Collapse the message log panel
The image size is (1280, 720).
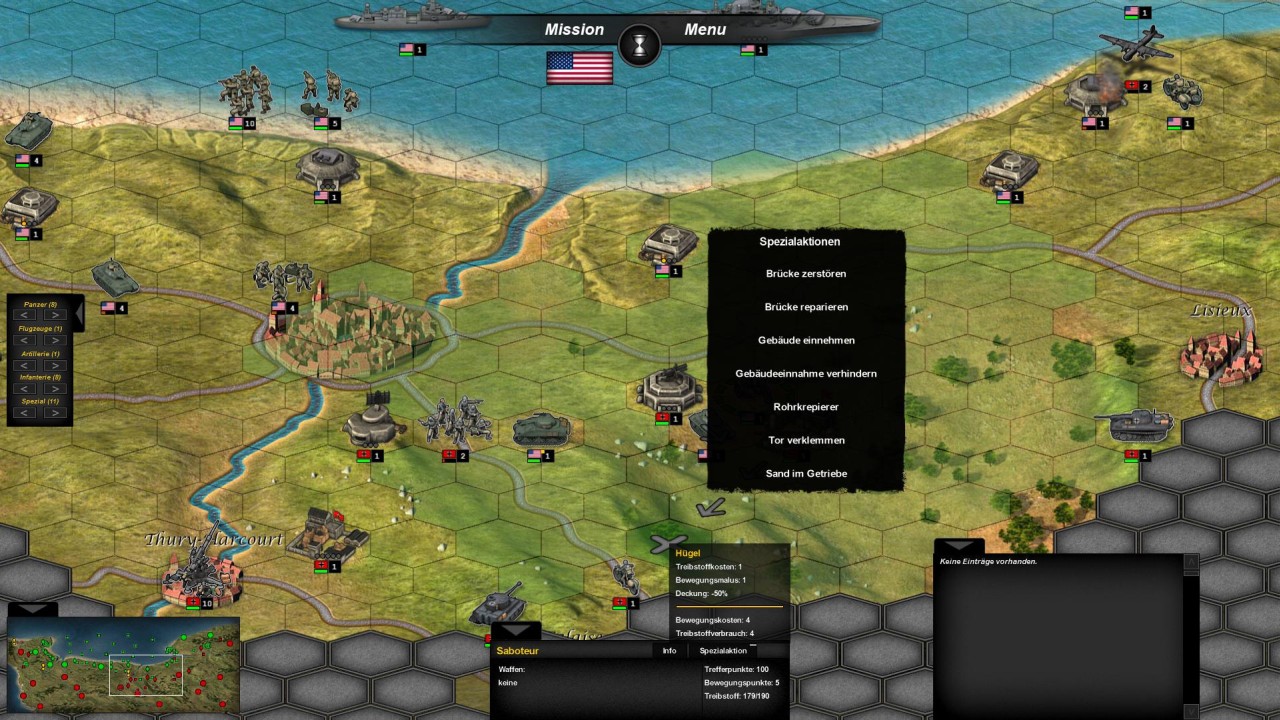(x=959, y=546)
